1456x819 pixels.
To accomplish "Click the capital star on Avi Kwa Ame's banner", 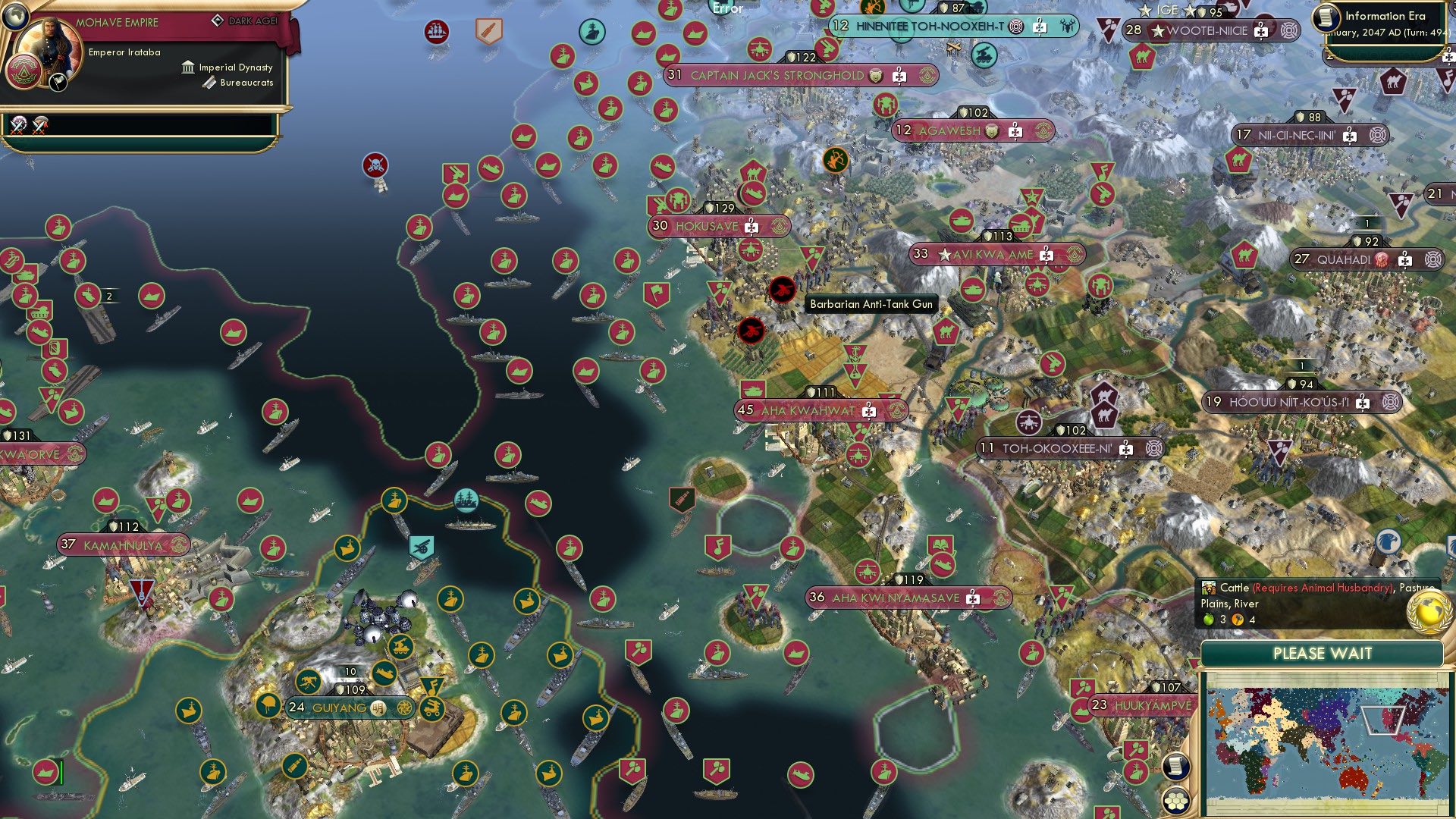I will [944, 255].
